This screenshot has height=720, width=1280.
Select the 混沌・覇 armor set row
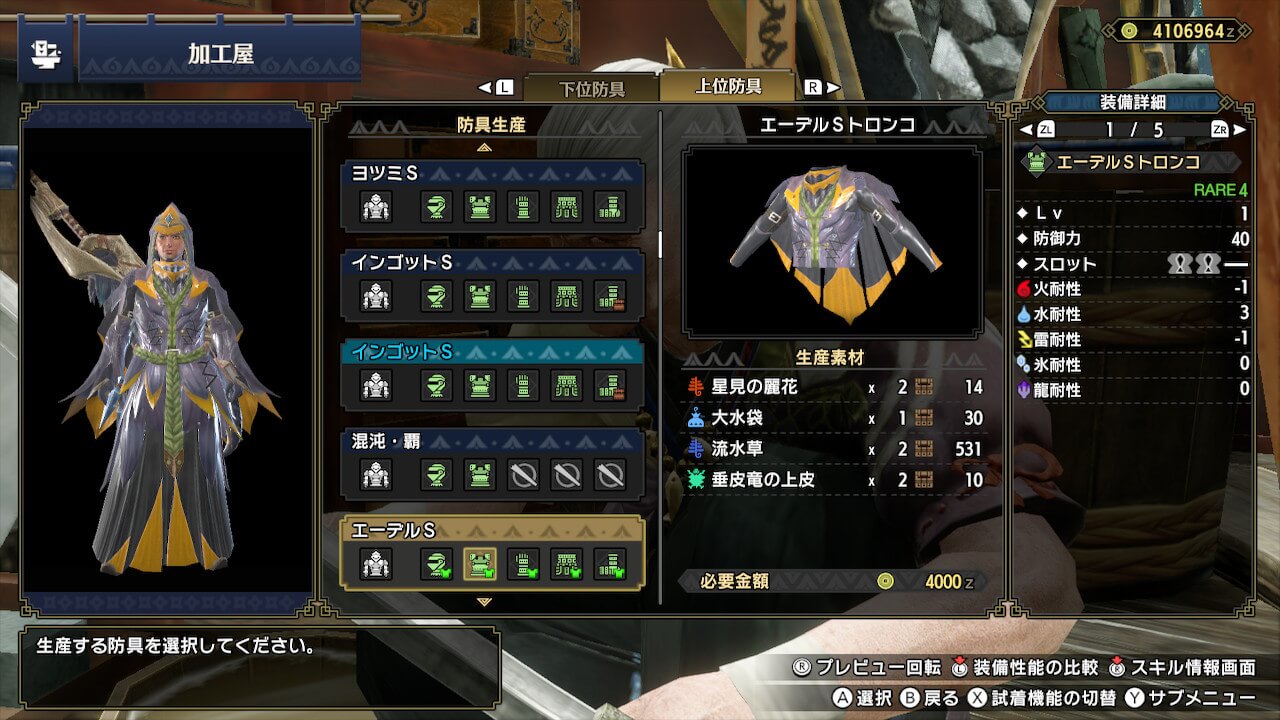pyautogui.click(x=492, y=464)
